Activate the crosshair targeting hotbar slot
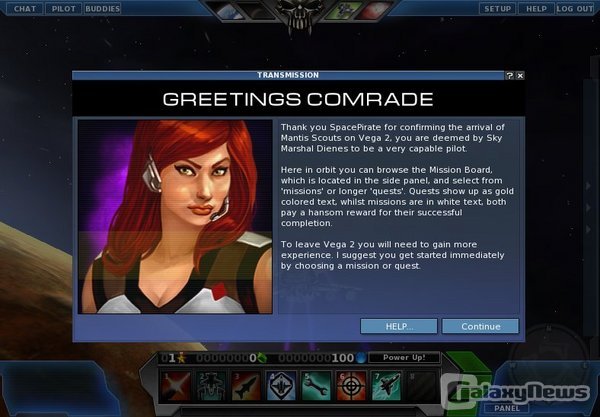 click(x=350, y=384)
